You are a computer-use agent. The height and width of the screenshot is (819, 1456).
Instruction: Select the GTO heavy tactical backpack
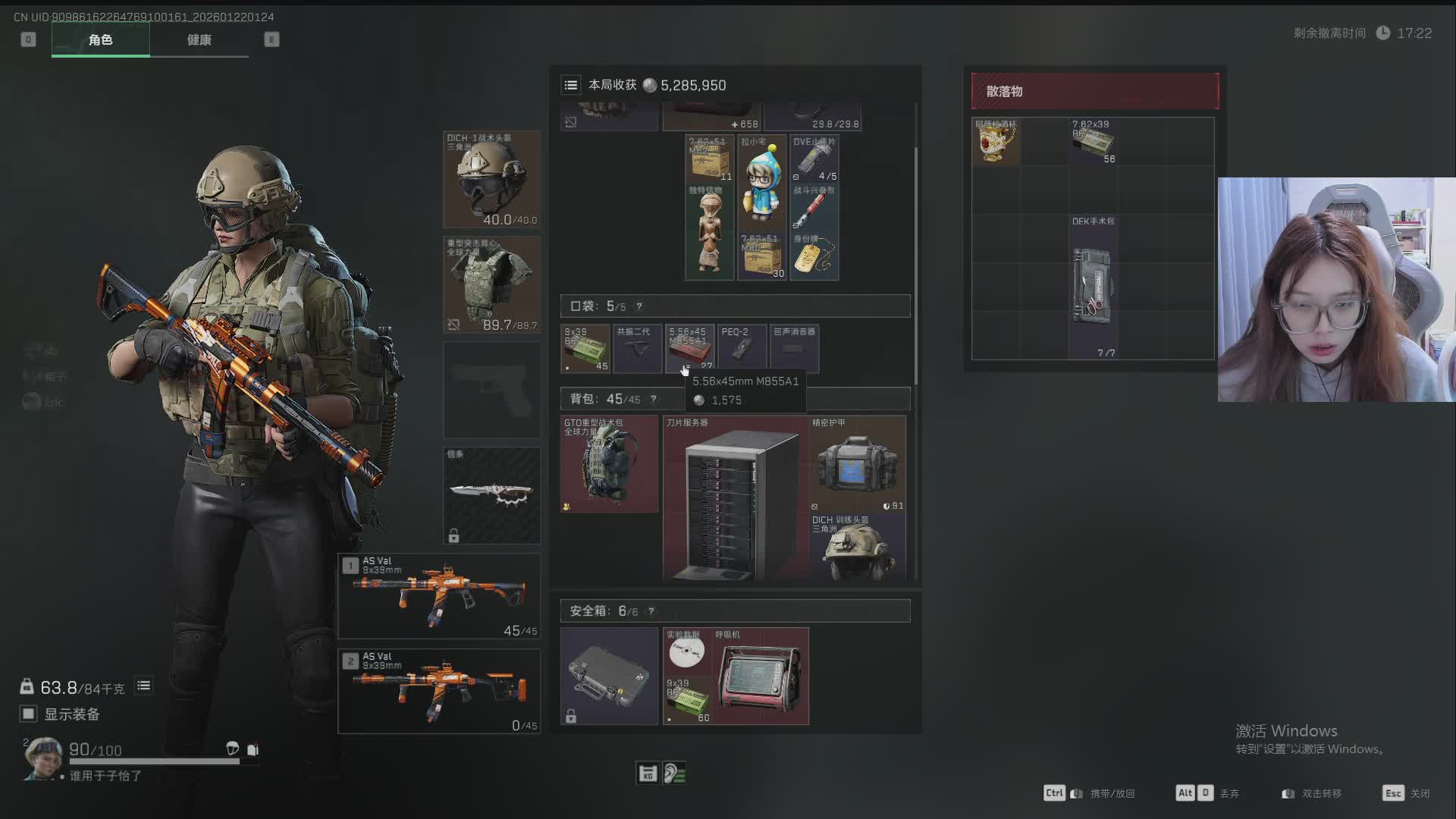tap(609, 464)
